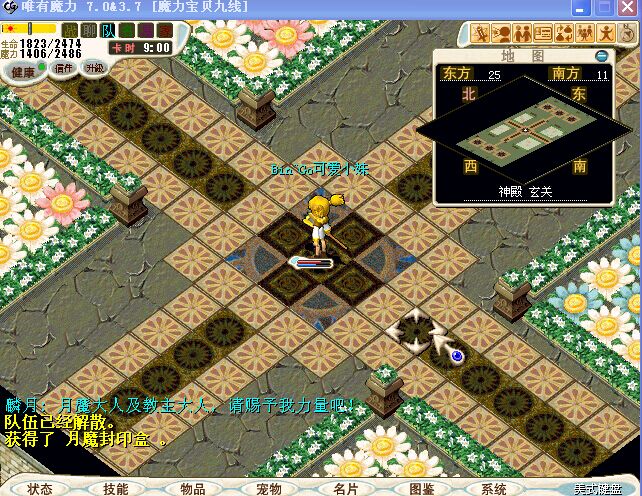The height and width of the screenshot is (496, 642).
Task: Open the 物品 items menu
Action: (192, 489)
